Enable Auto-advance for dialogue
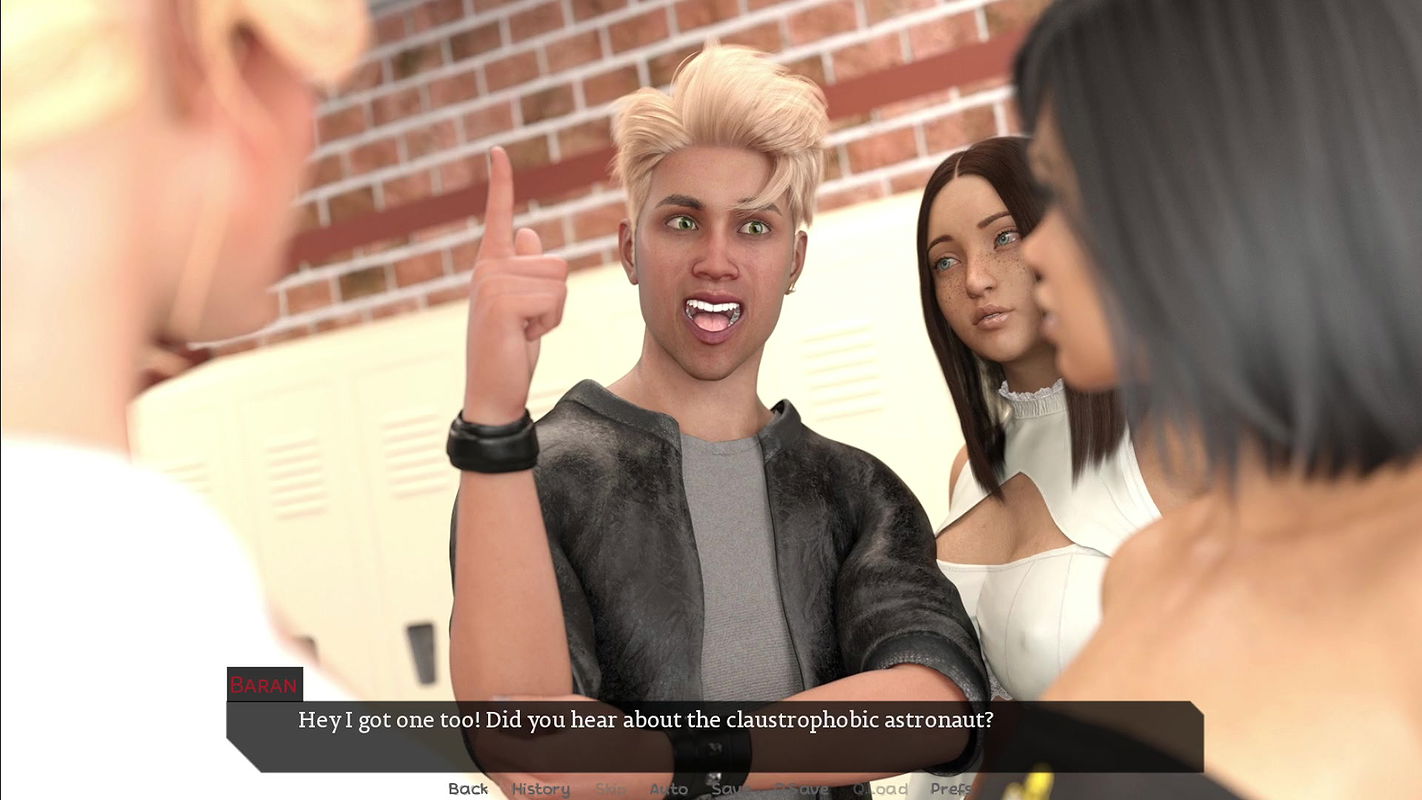Screen dimensions: 1422x800 668,789
